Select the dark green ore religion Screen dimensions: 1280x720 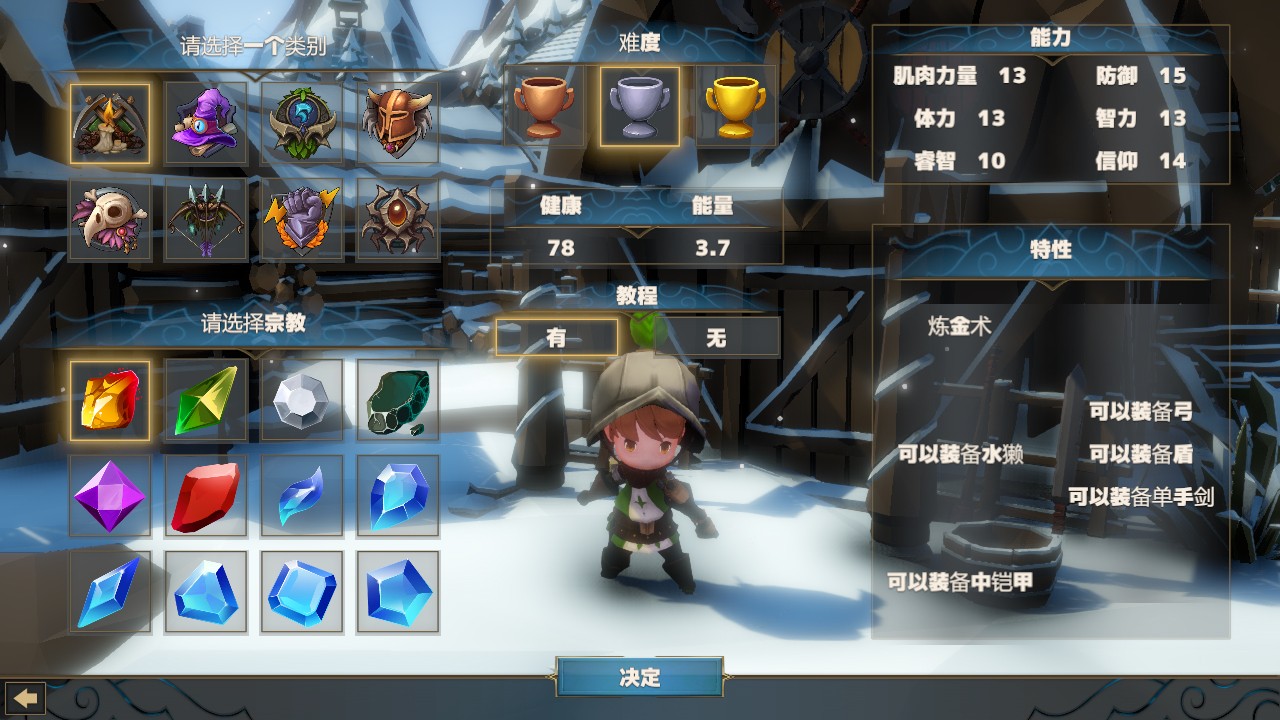pos(398,401)
